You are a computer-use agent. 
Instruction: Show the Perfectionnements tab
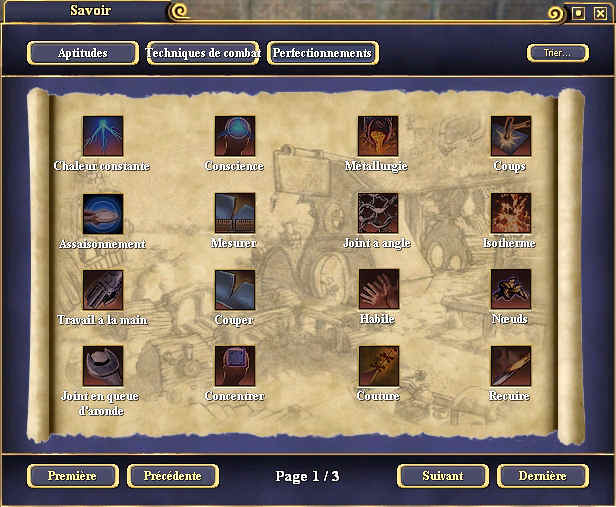click(x=322, y=53)
